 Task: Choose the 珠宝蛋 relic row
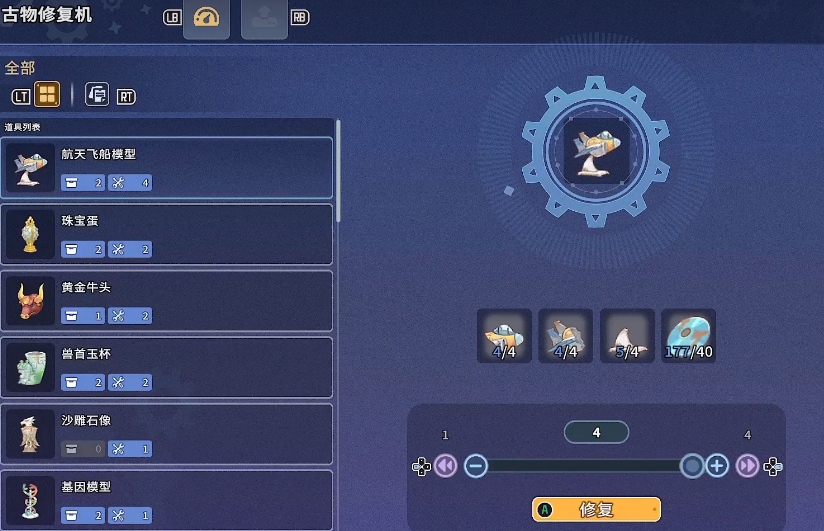166,234
